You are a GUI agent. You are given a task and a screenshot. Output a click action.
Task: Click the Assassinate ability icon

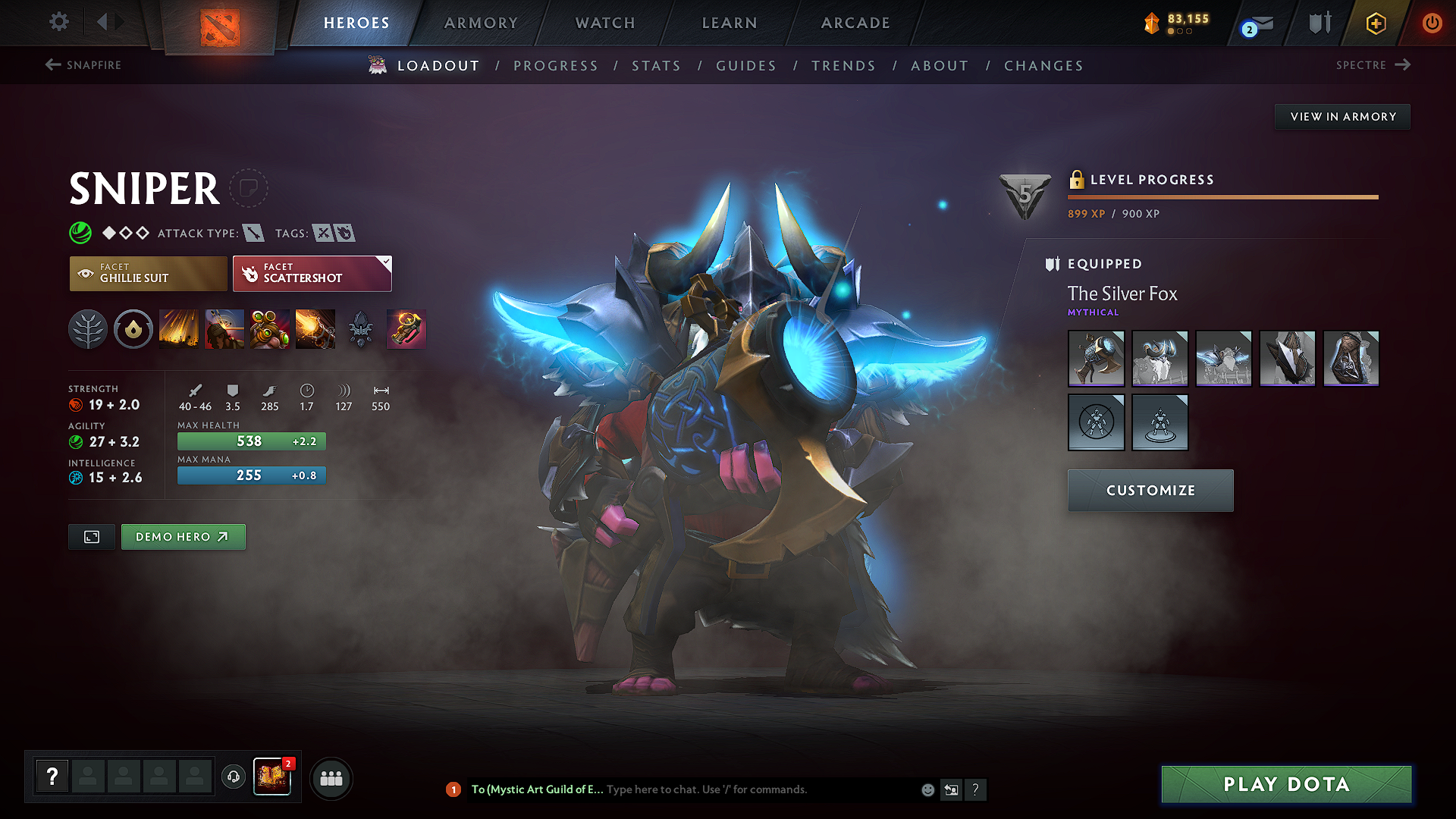315,328
